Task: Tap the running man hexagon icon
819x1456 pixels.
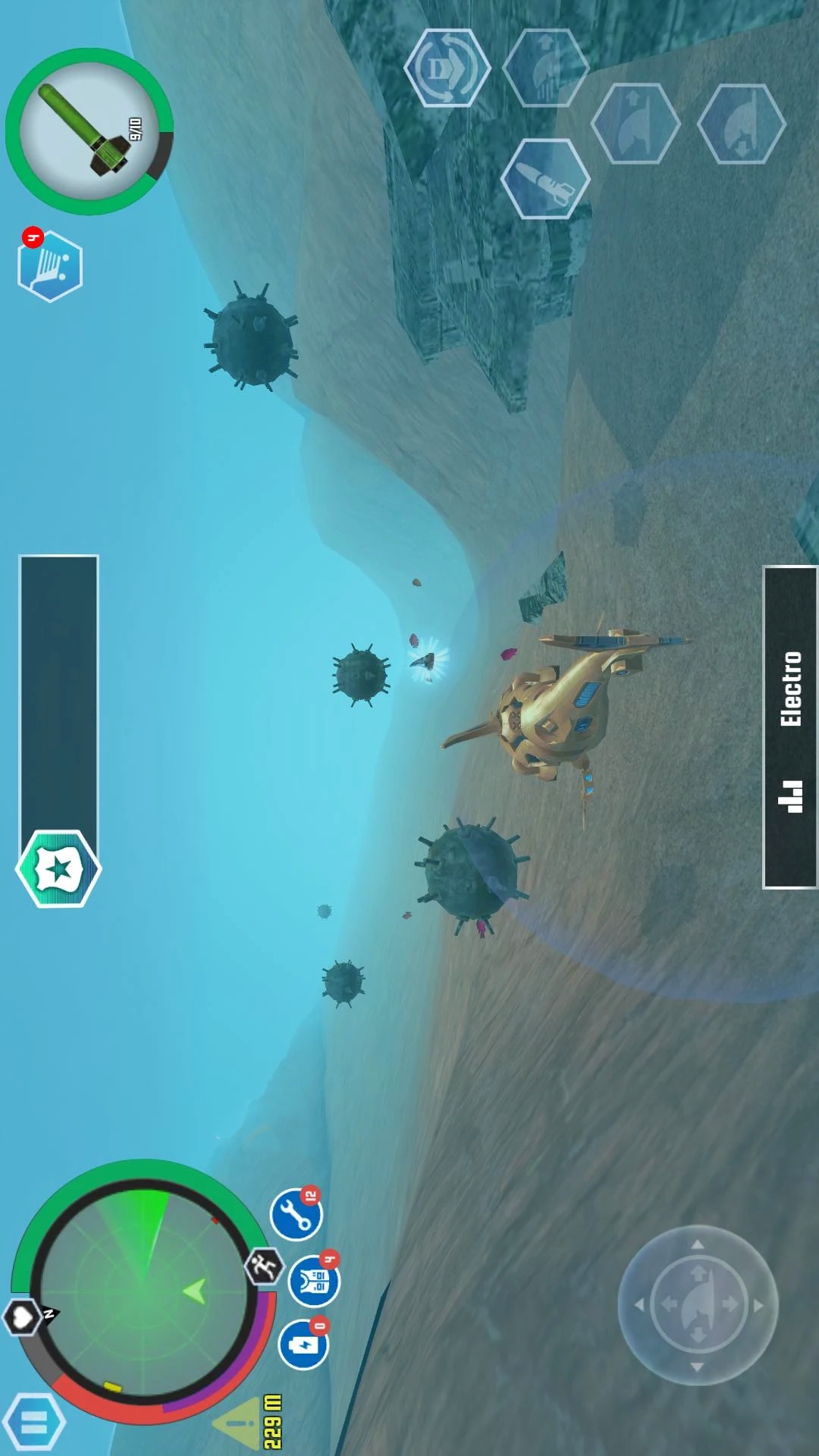Action: click(x=264, y=1266)
